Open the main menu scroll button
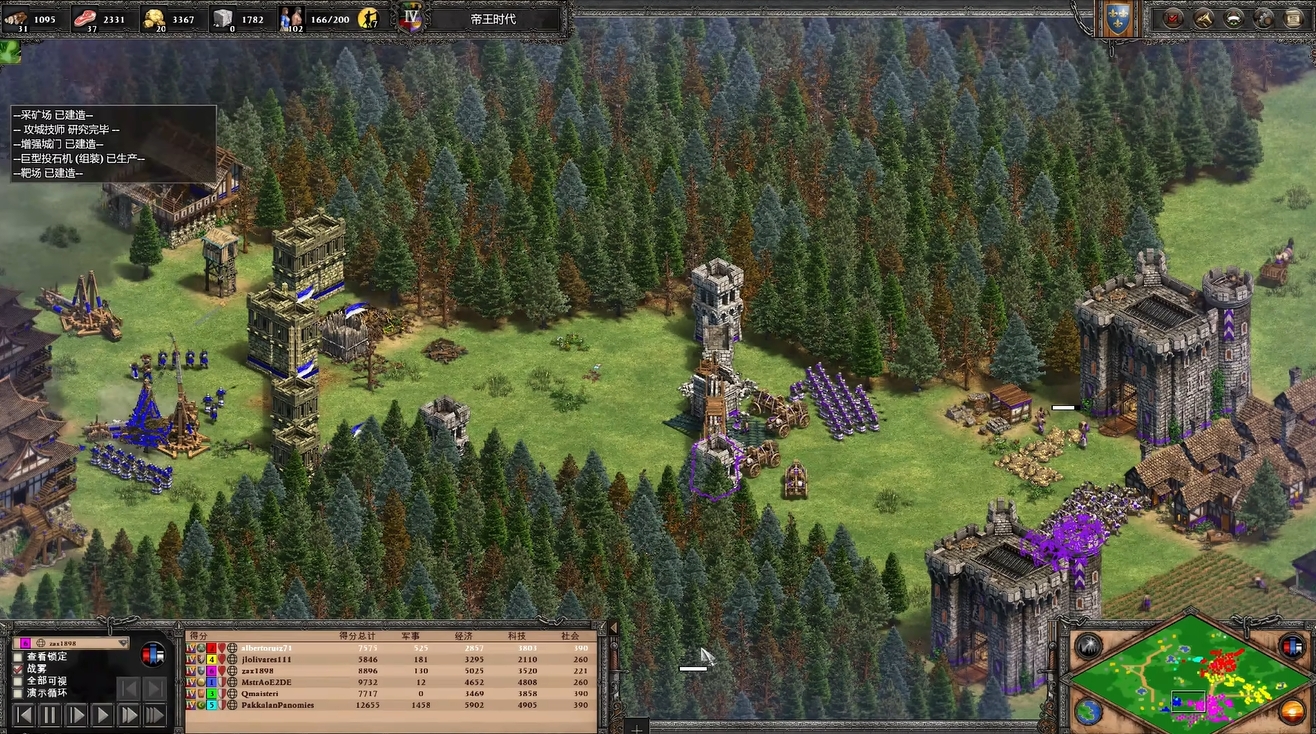Viewport: 1316px width, 734px height. [1292, 18]
